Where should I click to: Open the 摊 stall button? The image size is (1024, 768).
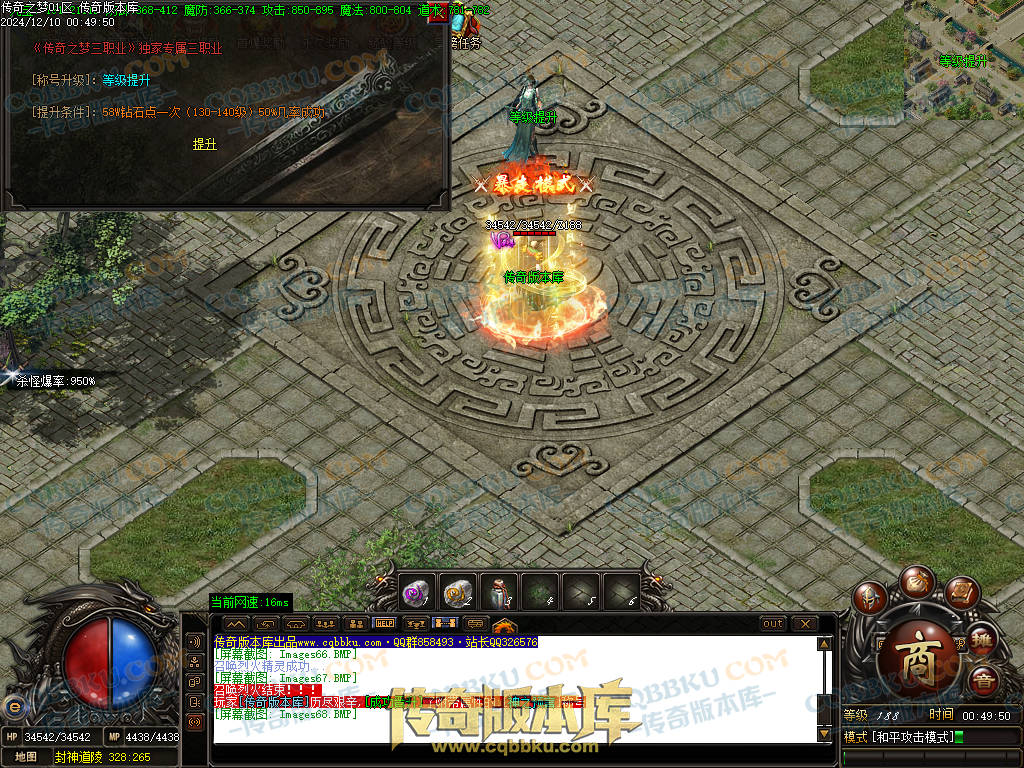click(982, 638)
